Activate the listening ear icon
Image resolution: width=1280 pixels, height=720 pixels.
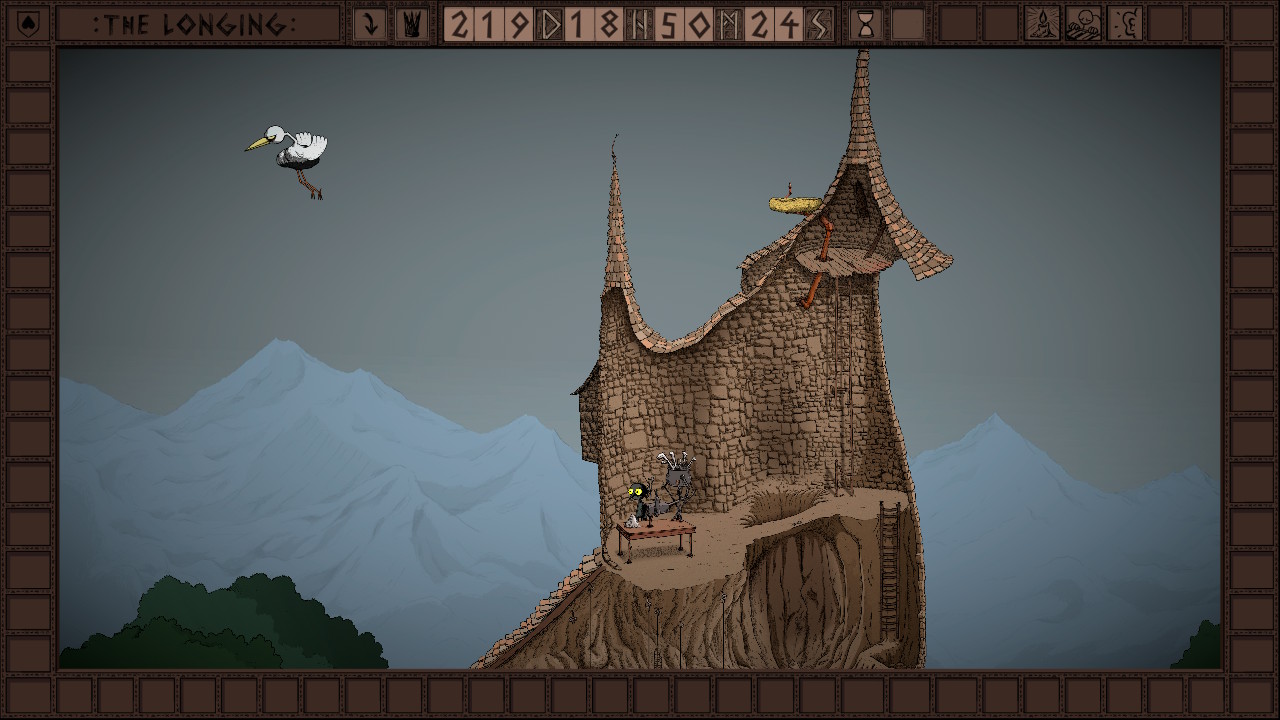pos(1124,24)
